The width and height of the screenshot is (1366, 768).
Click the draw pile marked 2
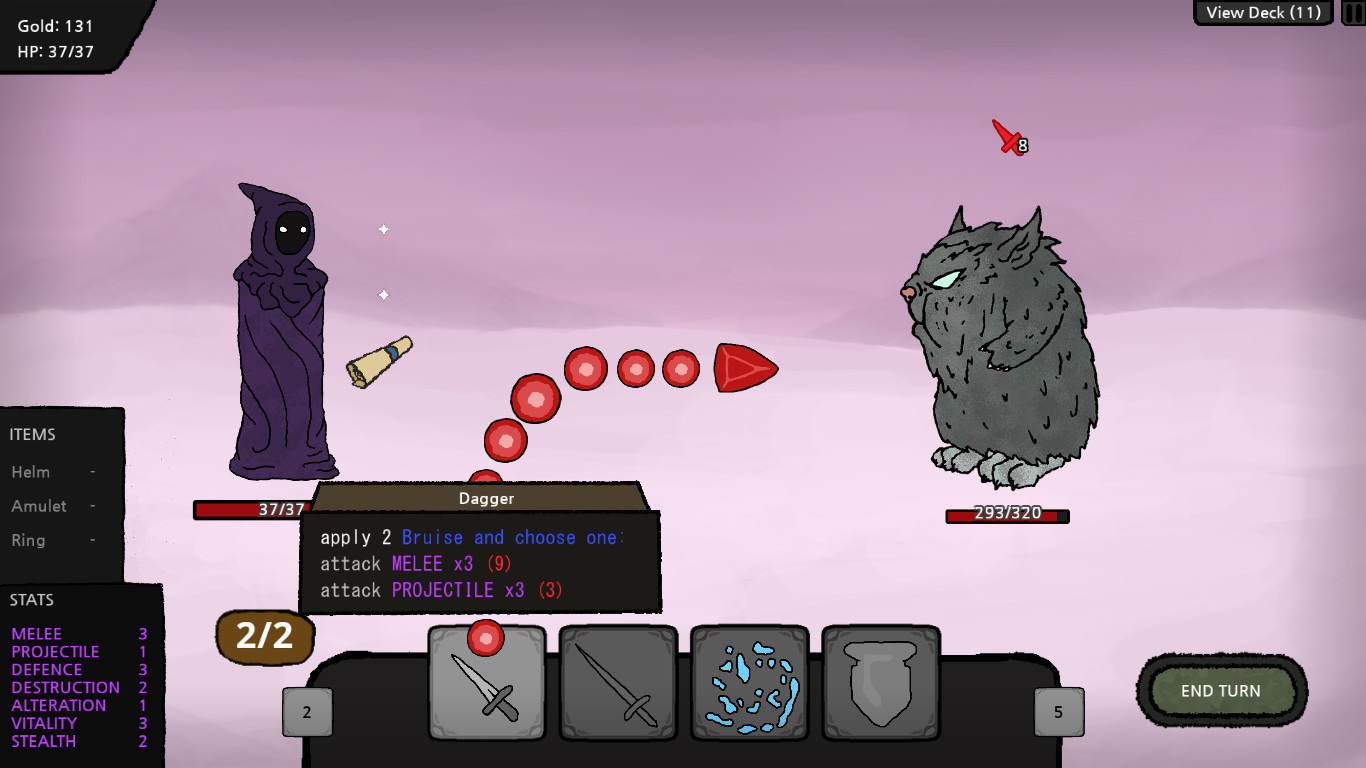tap(307, 711)
